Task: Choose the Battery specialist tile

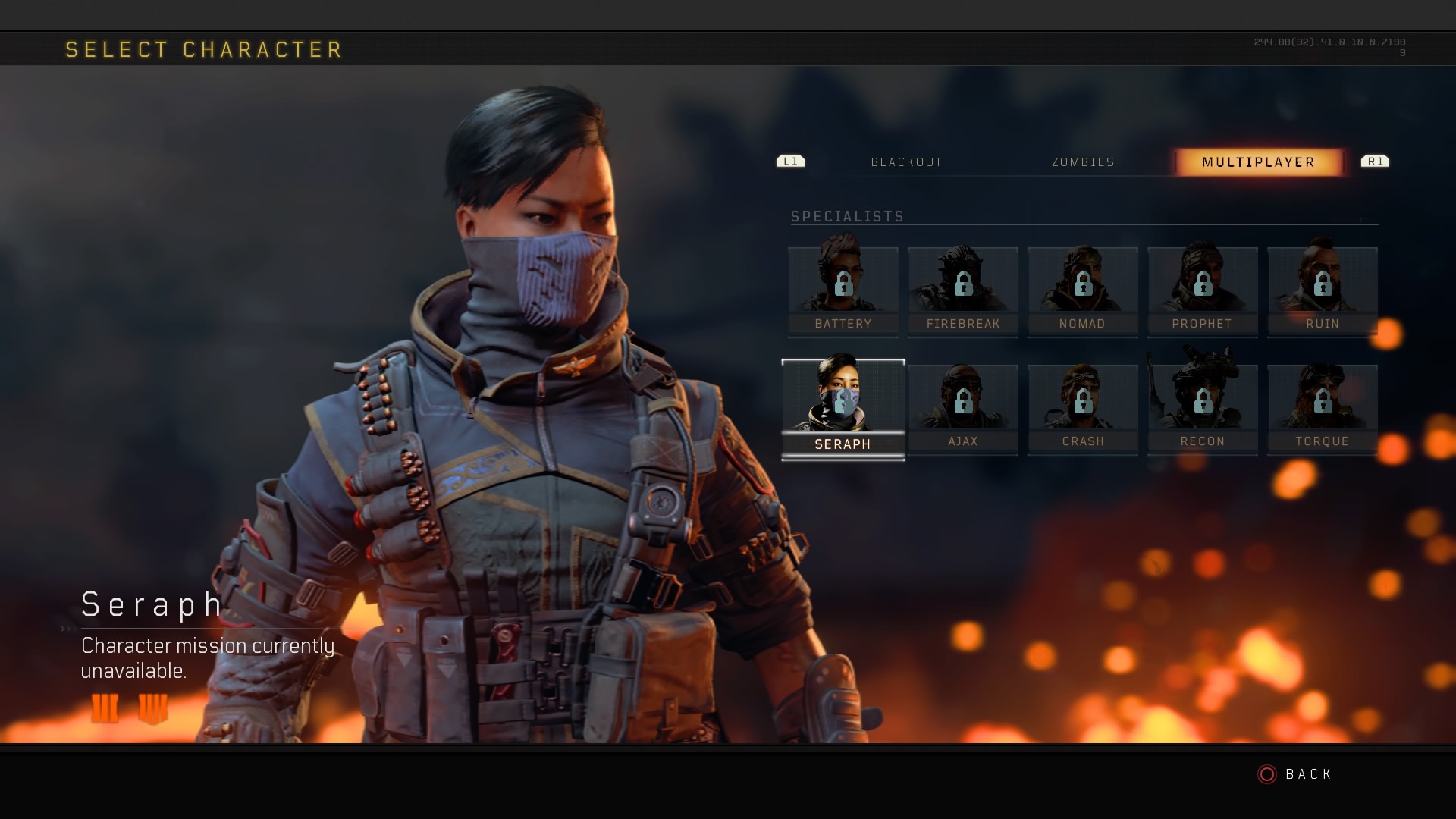Action: 843,290
